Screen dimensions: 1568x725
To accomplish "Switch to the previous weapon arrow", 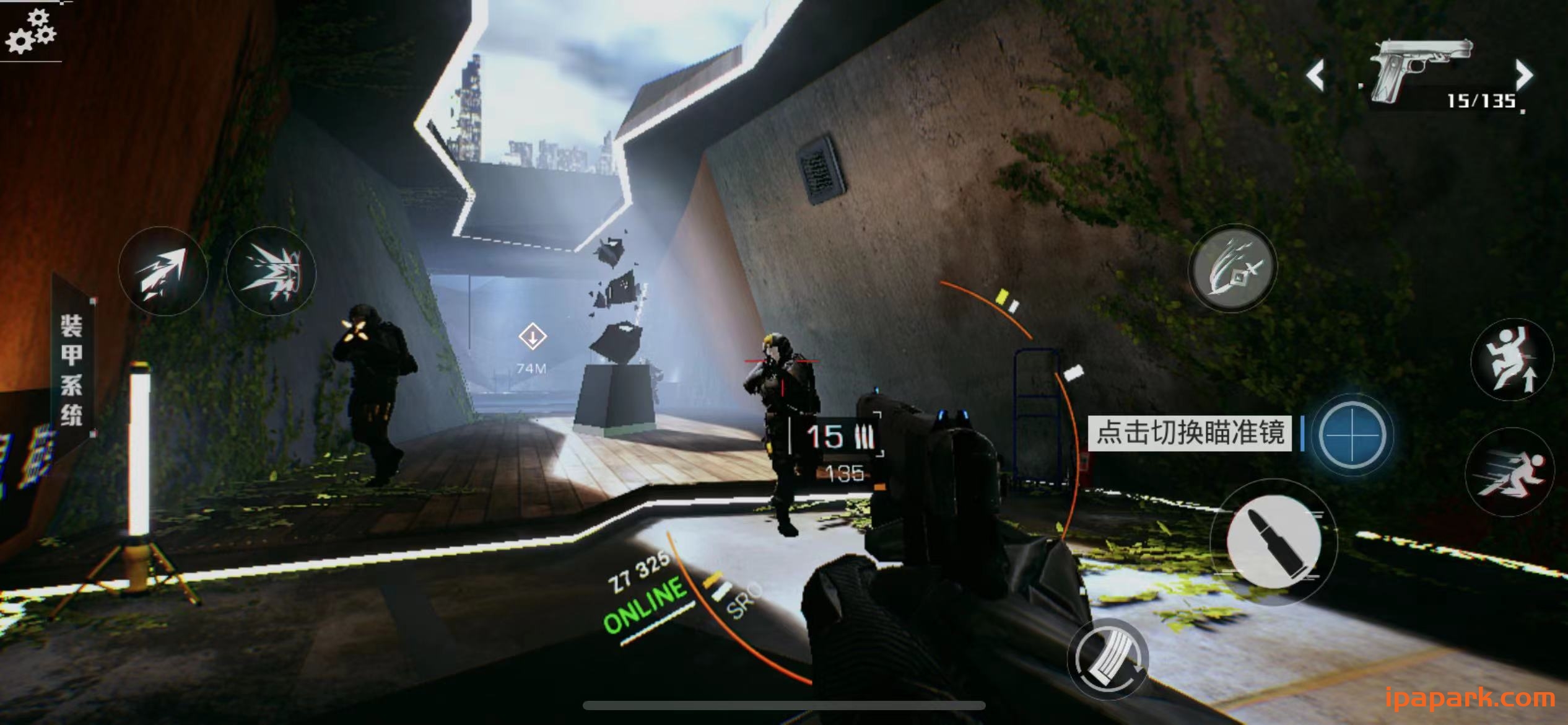I will [1315, 76].
